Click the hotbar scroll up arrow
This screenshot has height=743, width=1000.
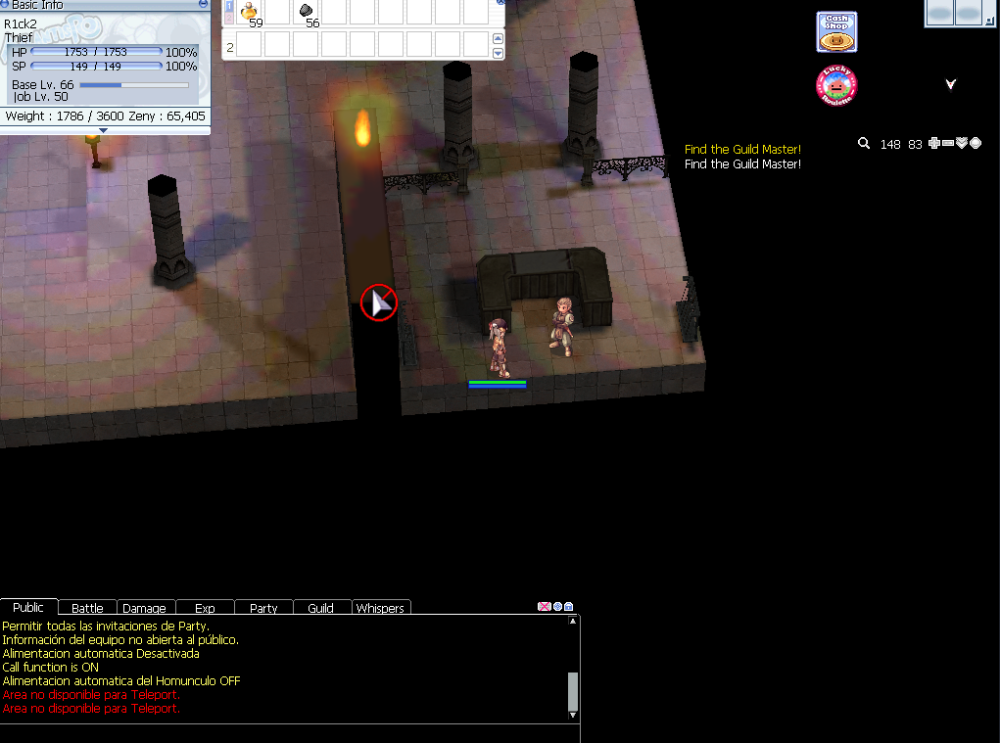(x=498, y=39)
